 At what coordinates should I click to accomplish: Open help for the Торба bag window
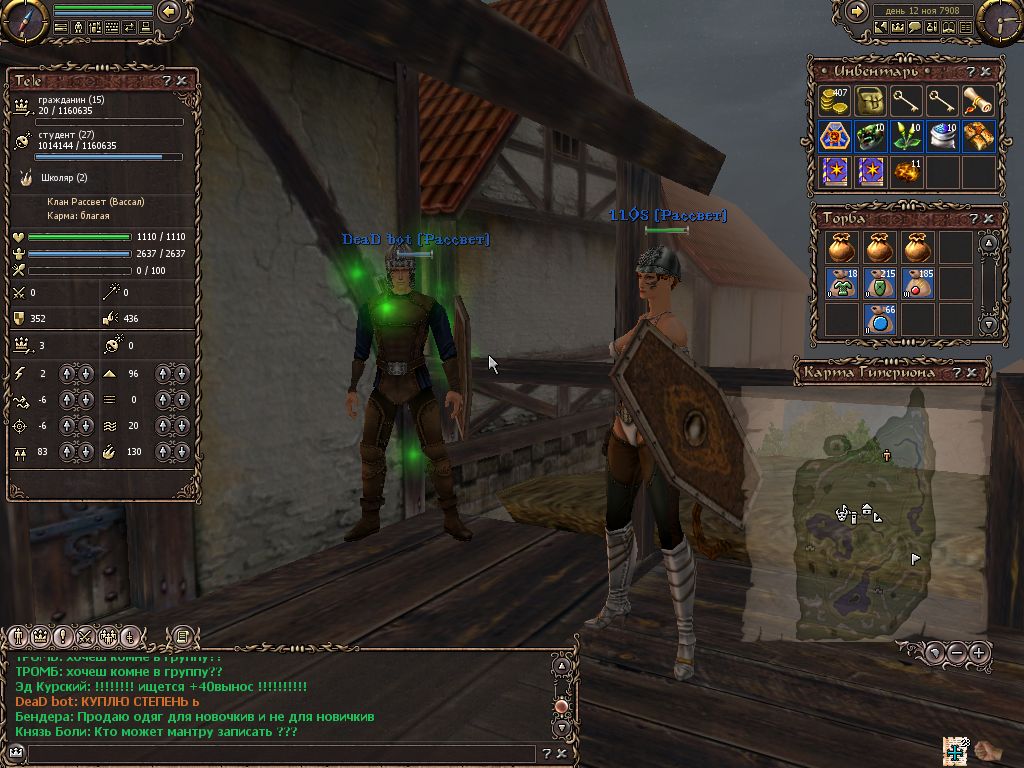[973, 218]
